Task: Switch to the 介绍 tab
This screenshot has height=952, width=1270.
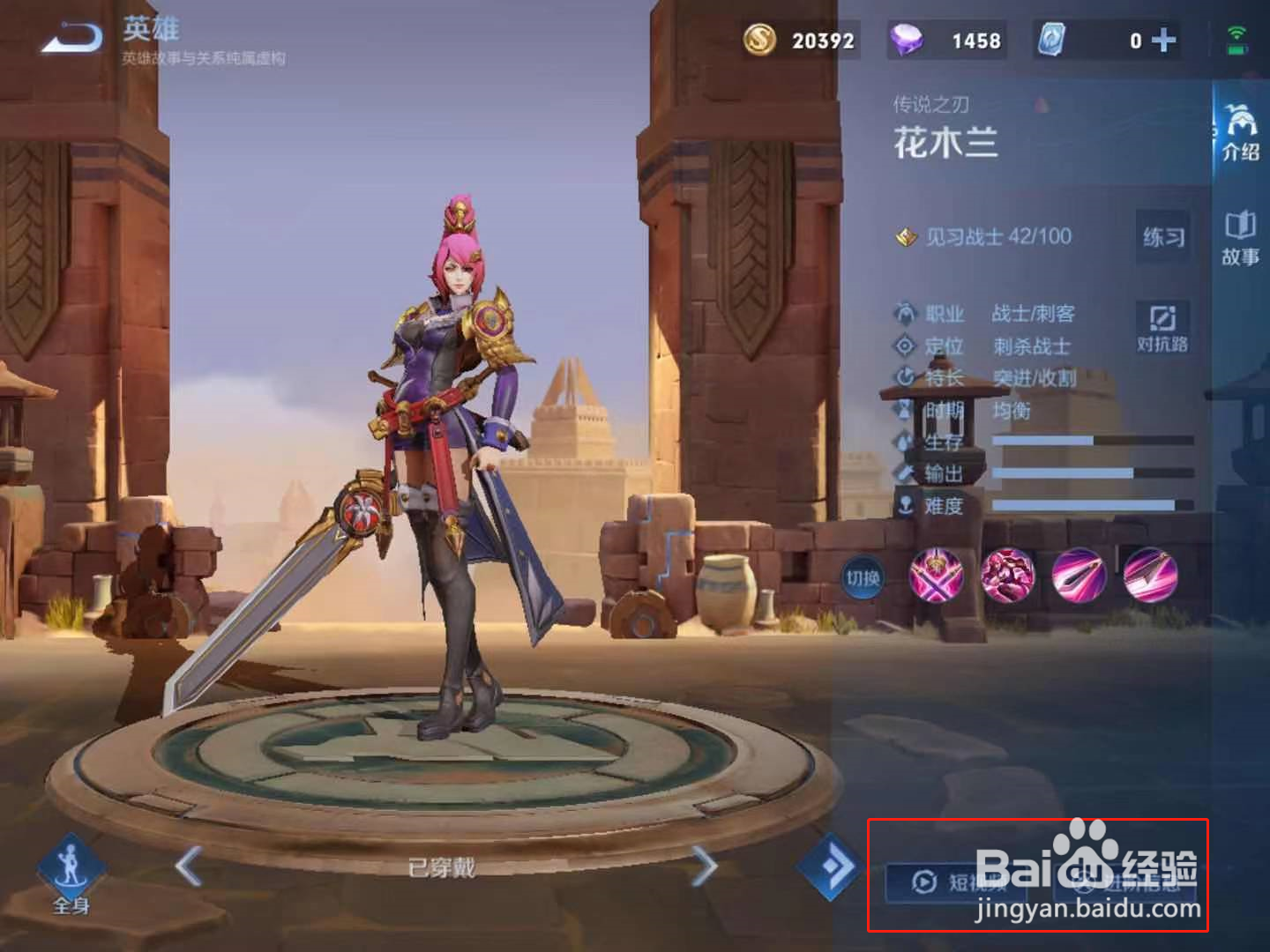Action: pos(1239,132)
